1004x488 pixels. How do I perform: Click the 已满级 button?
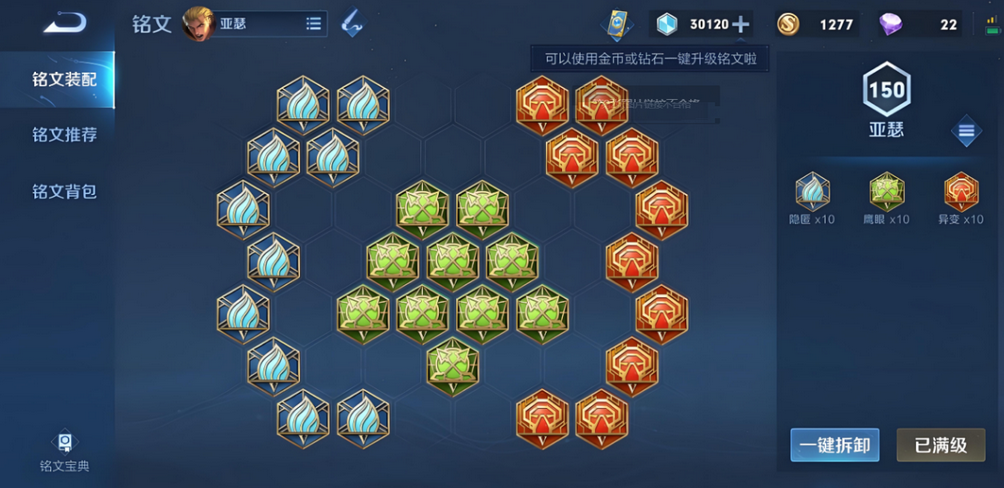pyautogui.click(x=940, y=445)
